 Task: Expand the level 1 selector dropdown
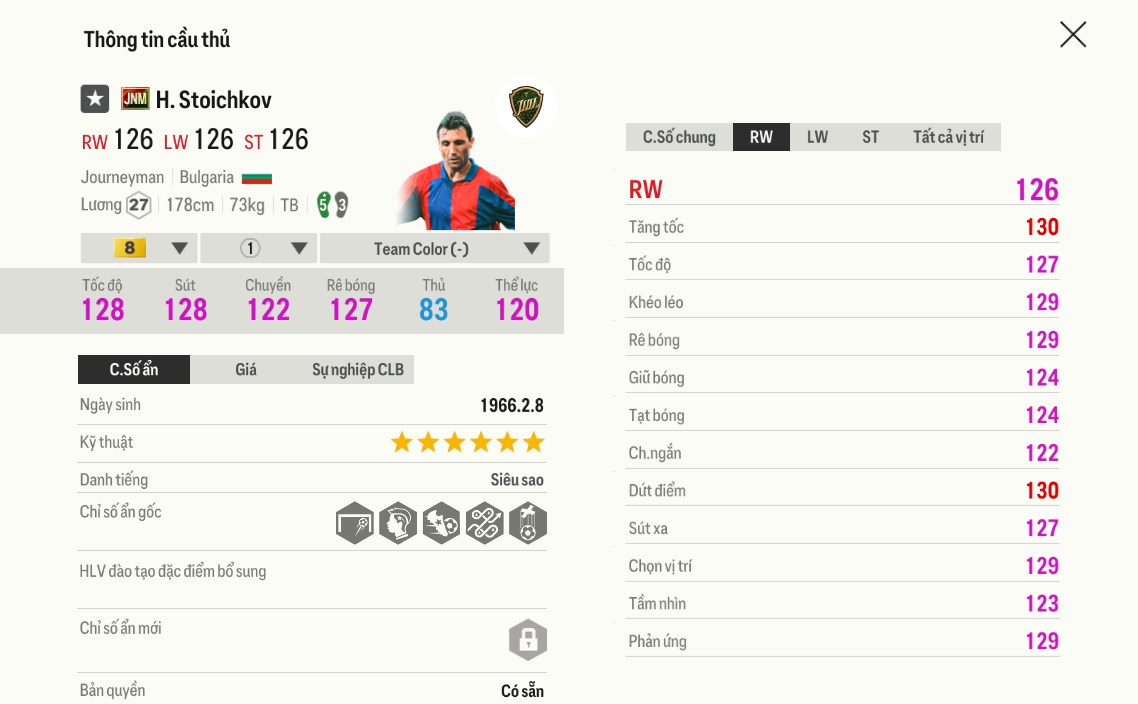click(x=258, y=248)
